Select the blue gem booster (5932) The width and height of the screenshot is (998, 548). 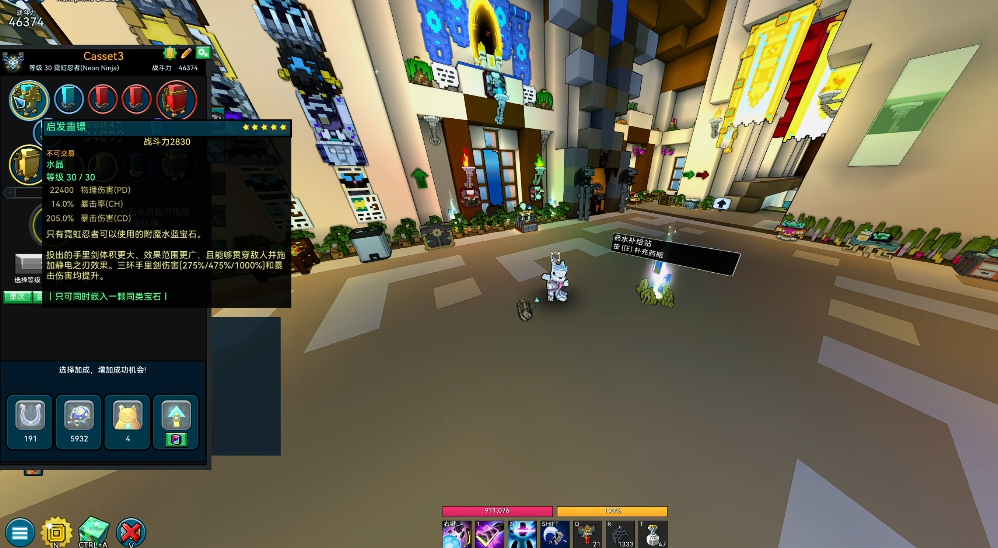(79, 420)
